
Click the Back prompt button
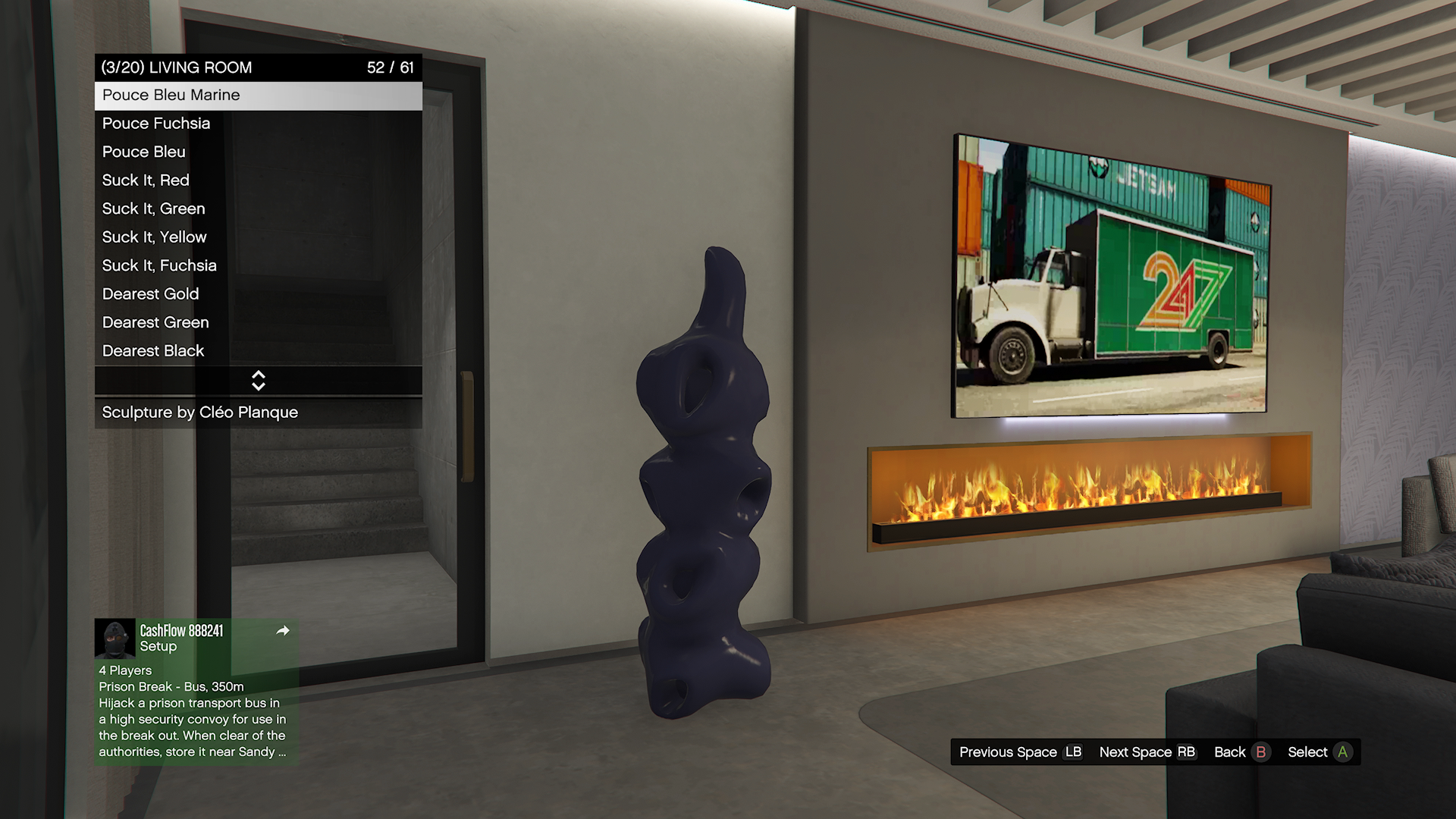pos(1241,752)
